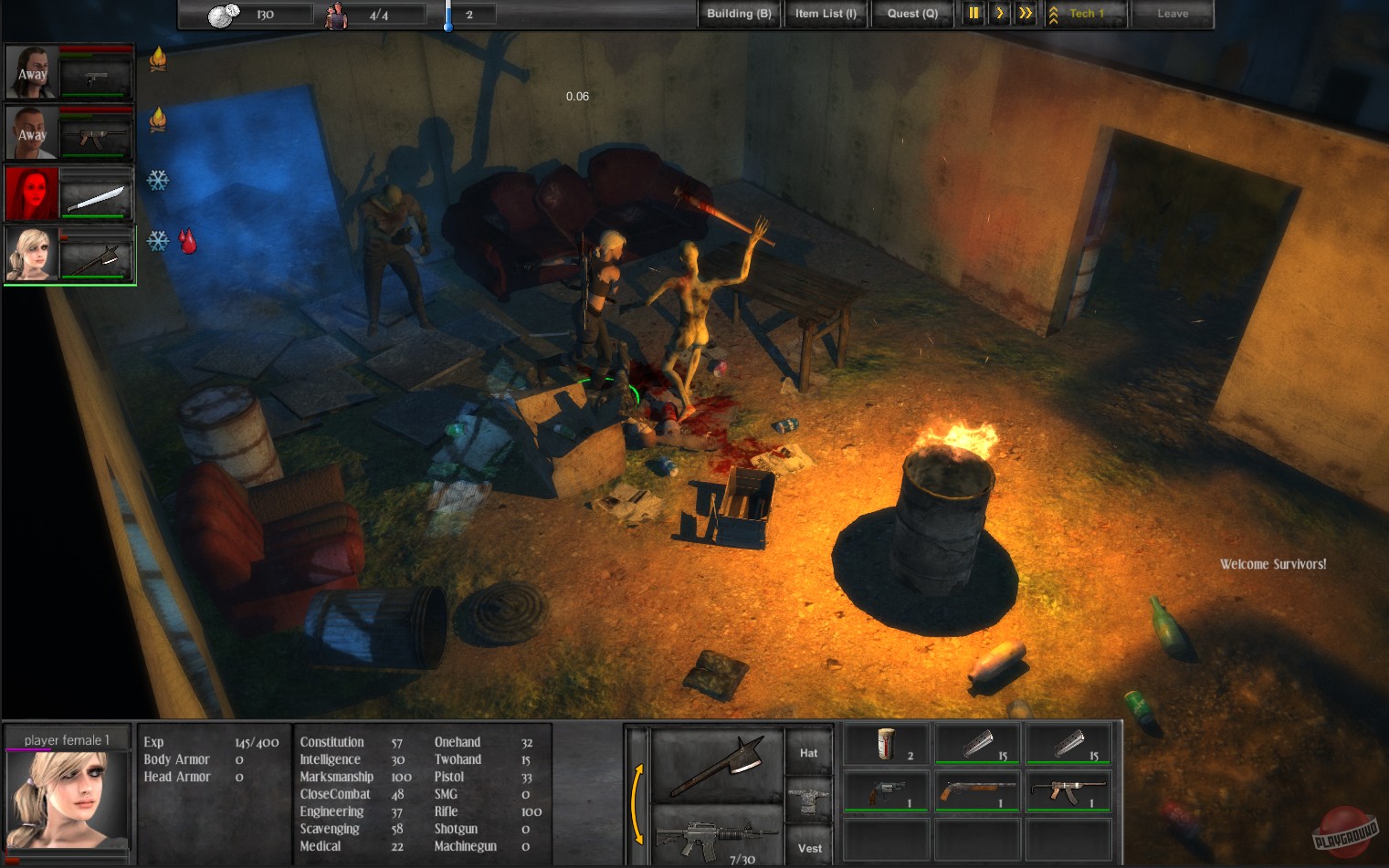This screenshot has width=1389, height=868.
Task: Activate normal game speed arrow
Action: [x=1000, y=13]
